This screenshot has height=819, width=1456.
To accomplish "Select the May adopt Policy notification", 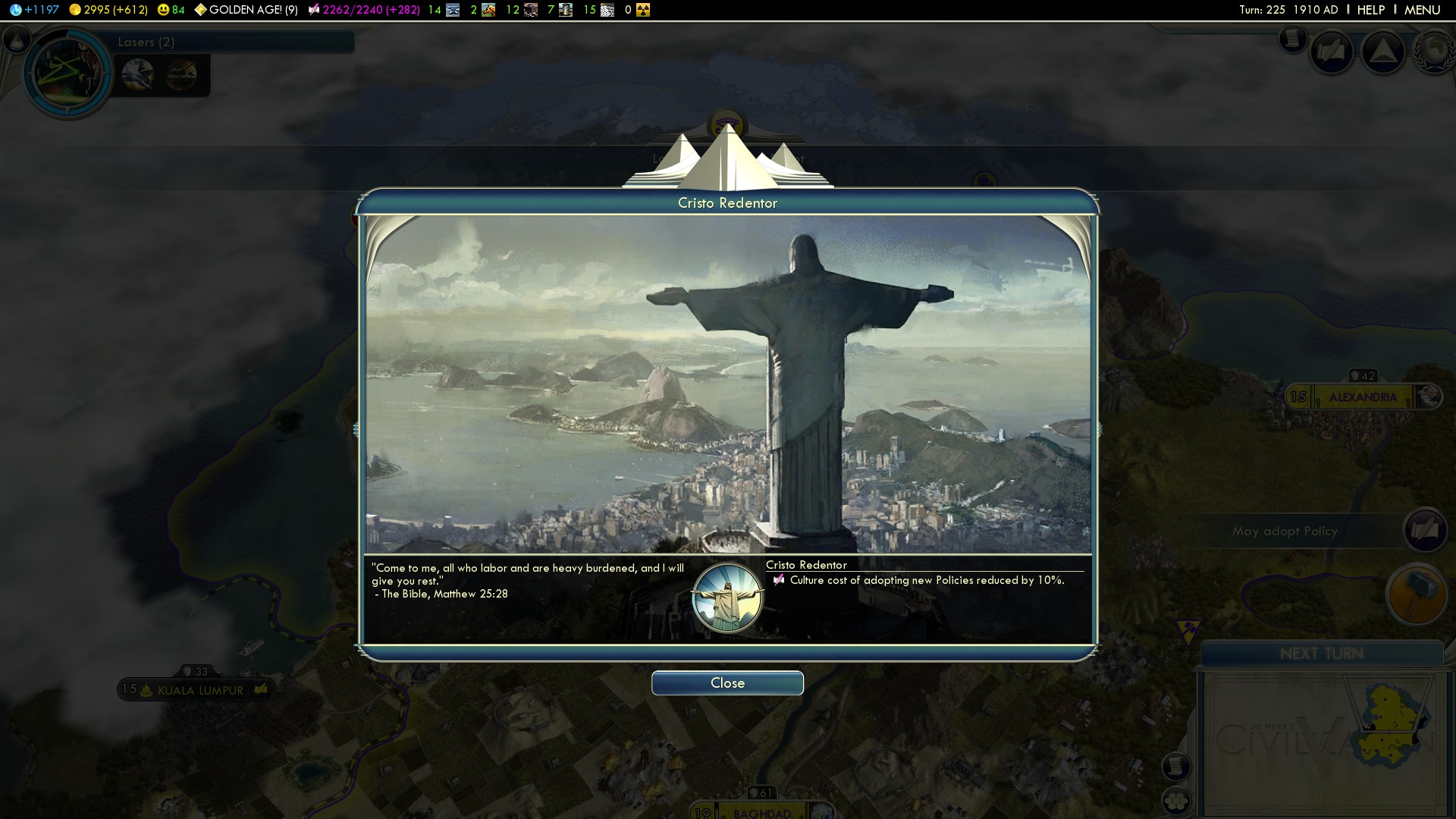I will [x=1285, y=531].
